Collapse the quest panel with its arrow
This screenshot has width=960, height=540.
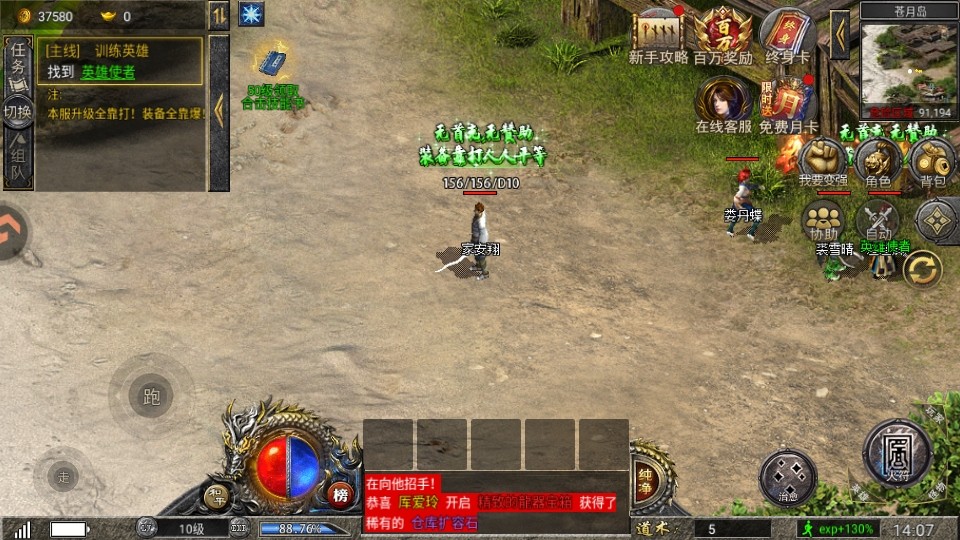[219, 110]
